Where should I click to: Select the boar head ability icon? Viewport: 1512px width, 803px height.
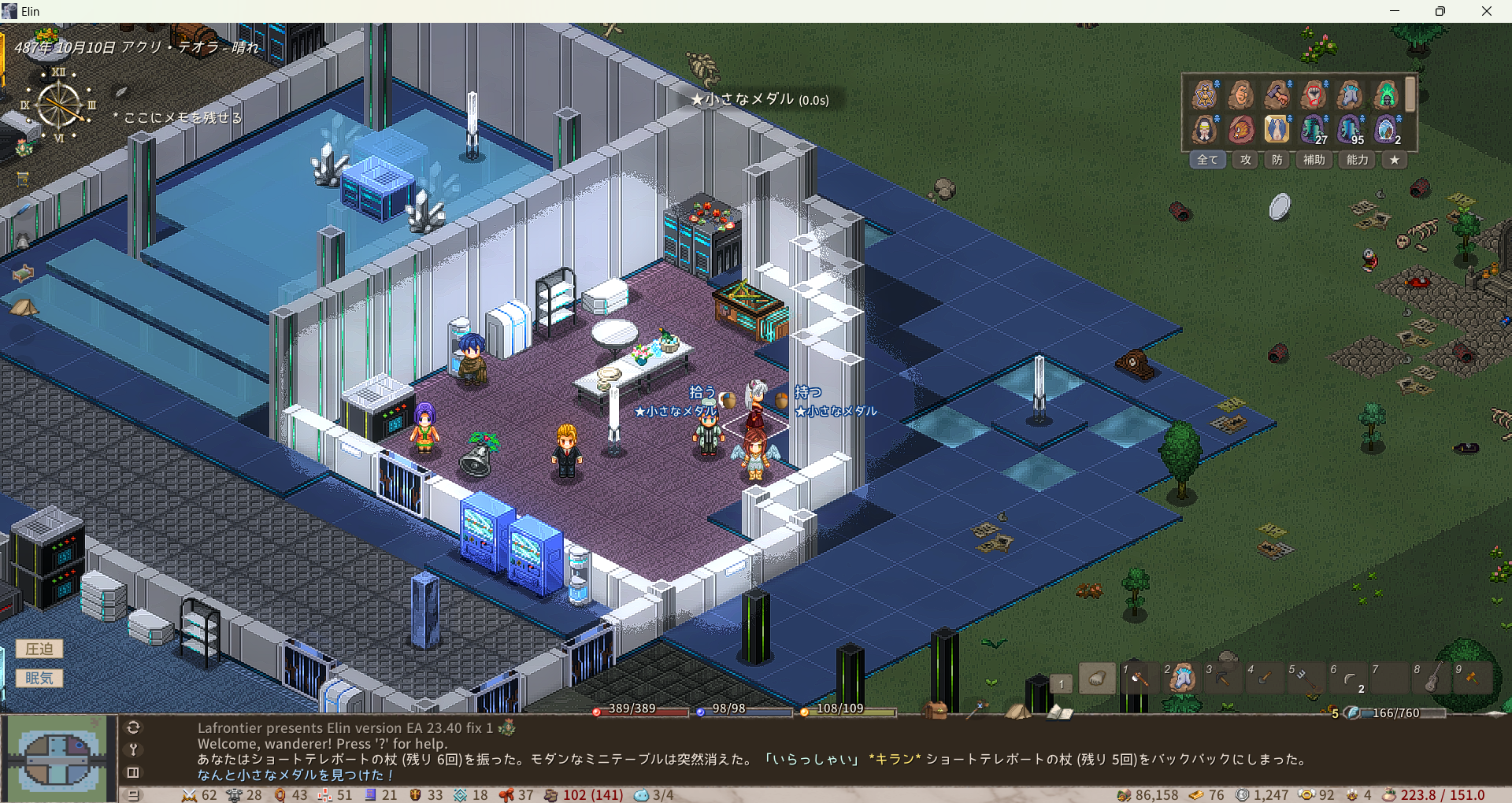(1240, 128)
